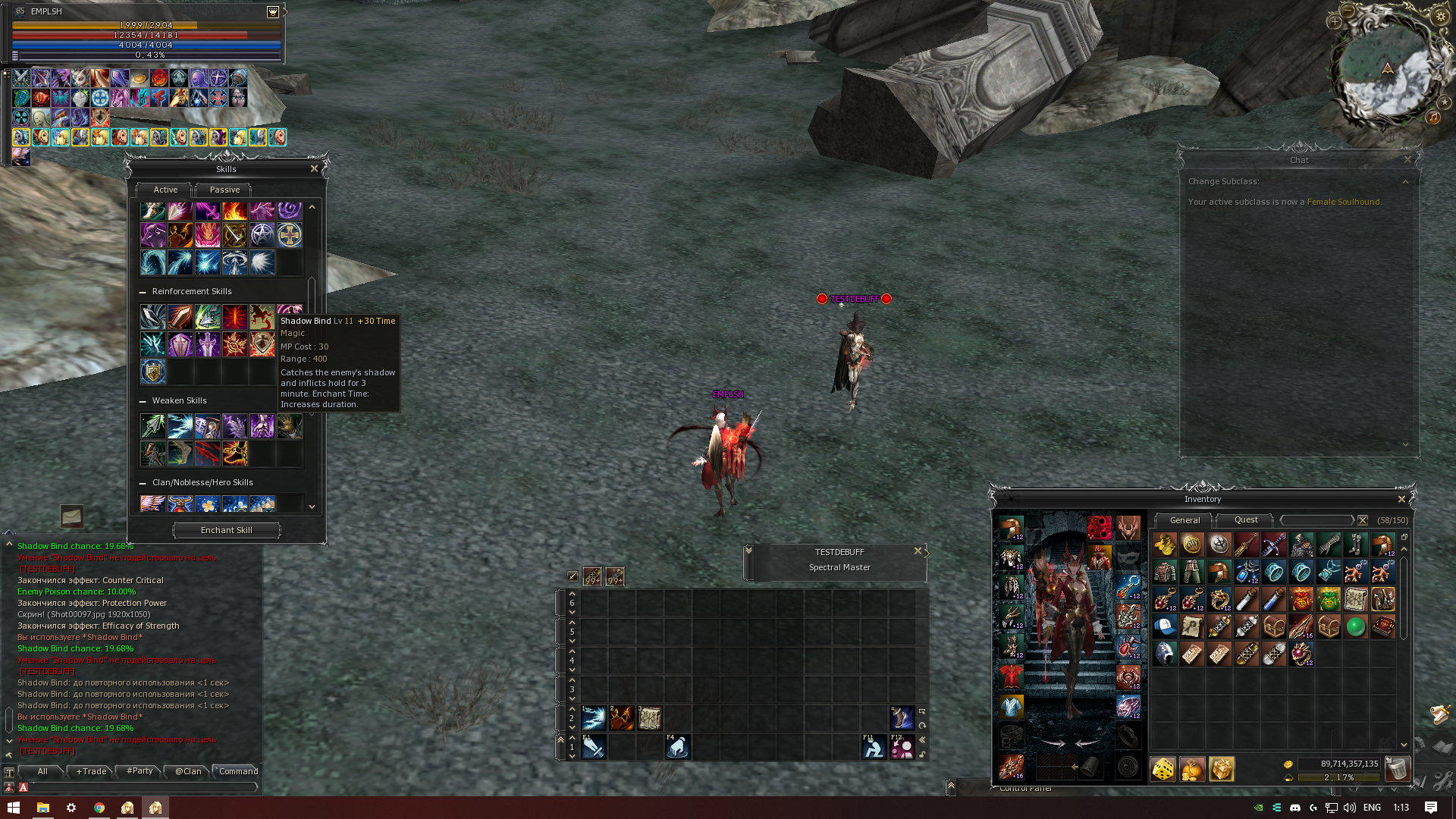Open the Command chat tab
1456x819 pixels.
(238, 771)
